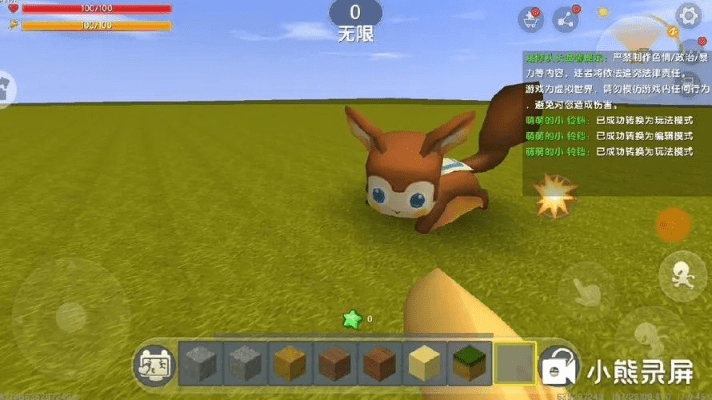Select the empty highlighted hotbar slot
Image resolution: width=712 pixels, height=400 pixels.
(x=514, y=362)
